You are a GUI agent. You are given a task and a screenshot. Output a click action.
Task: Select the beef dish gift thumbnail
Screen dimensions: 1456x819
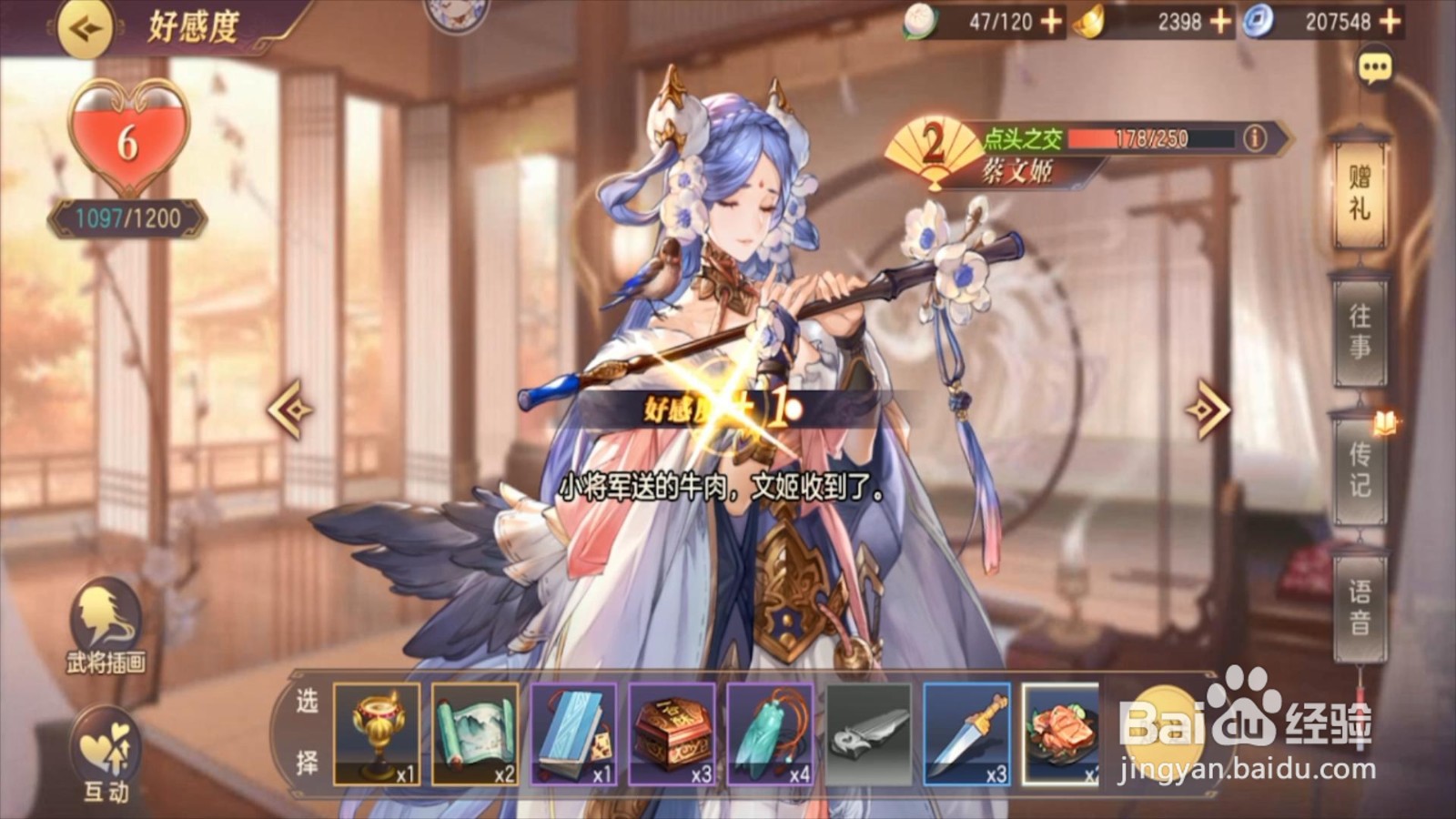click(1059, 733)
